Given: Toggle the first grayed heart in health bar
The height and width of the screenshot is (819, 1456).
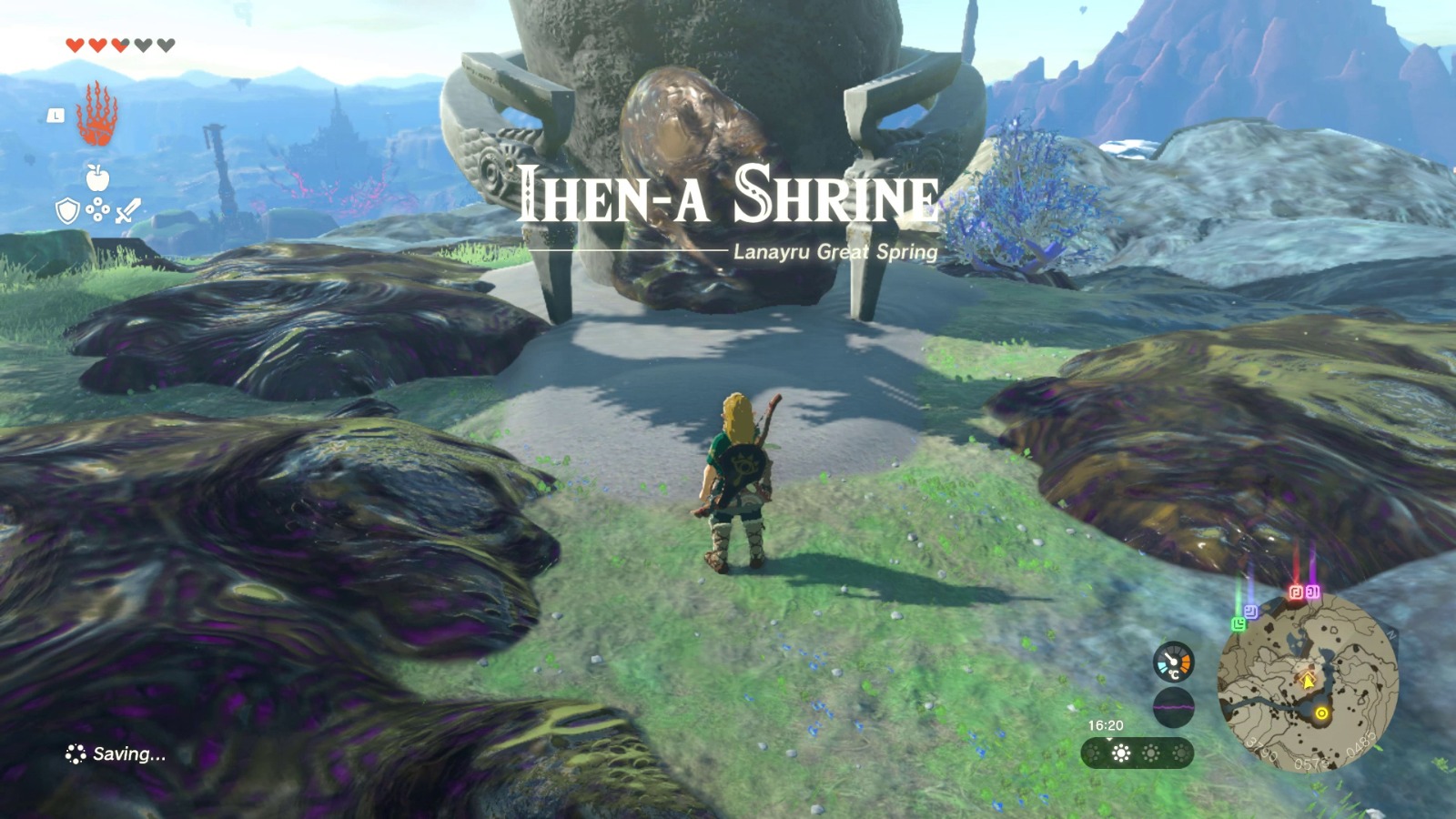Looking at the screenshot, I should pyautogui.click(x=142, y=45).
